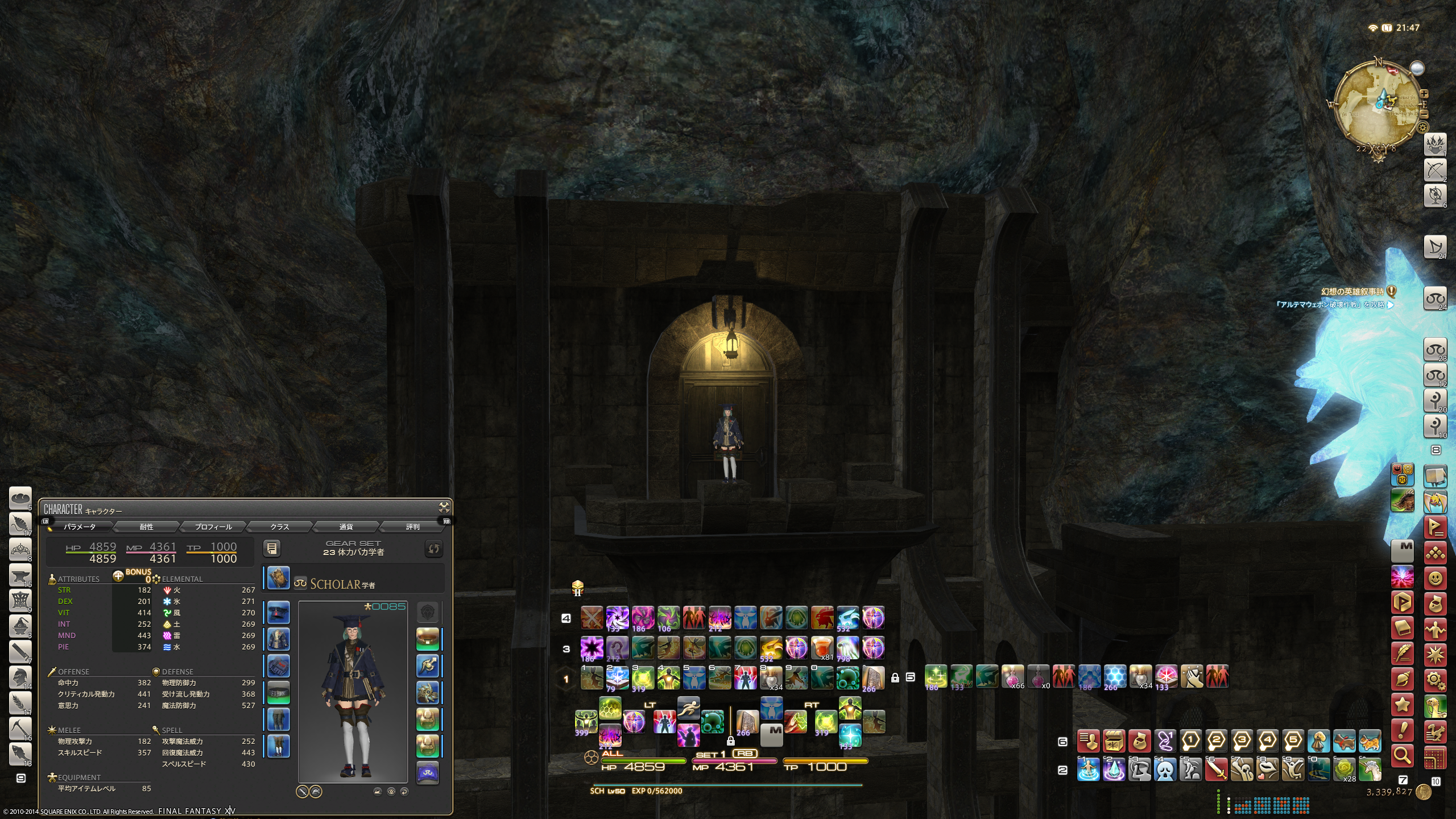Use the sword icon on hotbar 2
Image resolution: width=1456 pixels, height=819 pixels.
click(1216, 770)
